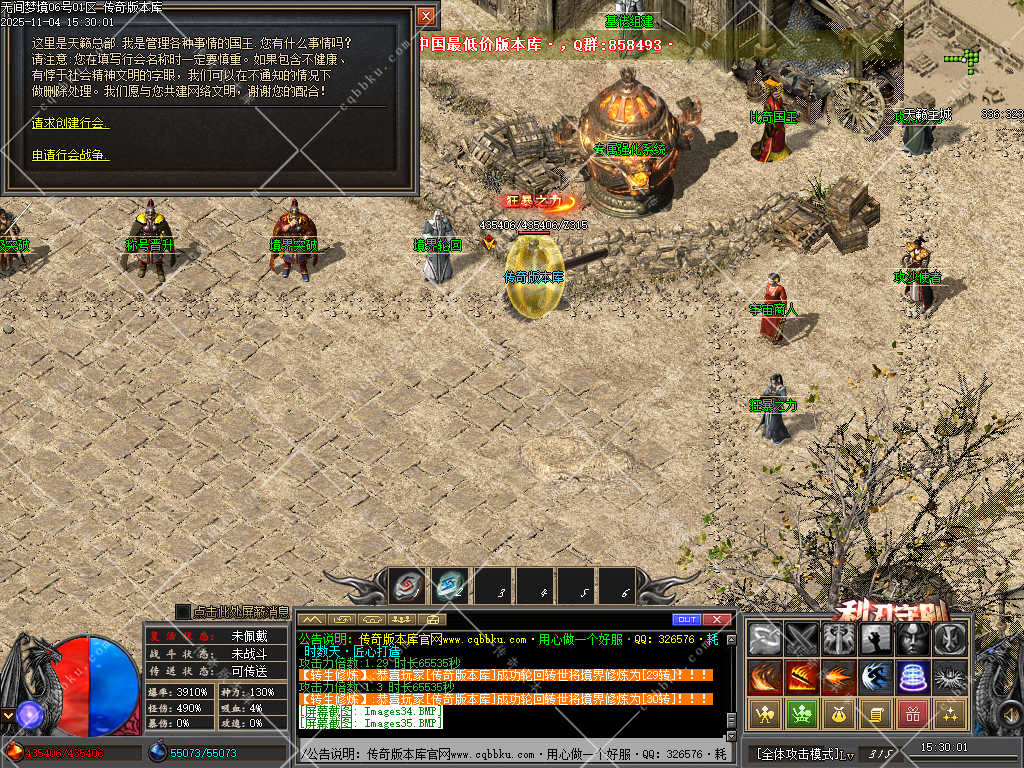Viewport: 1024px width, 768px height.
Task: Choose the 请求创建行会 dialogue option
Action: (x=70, y=123)
